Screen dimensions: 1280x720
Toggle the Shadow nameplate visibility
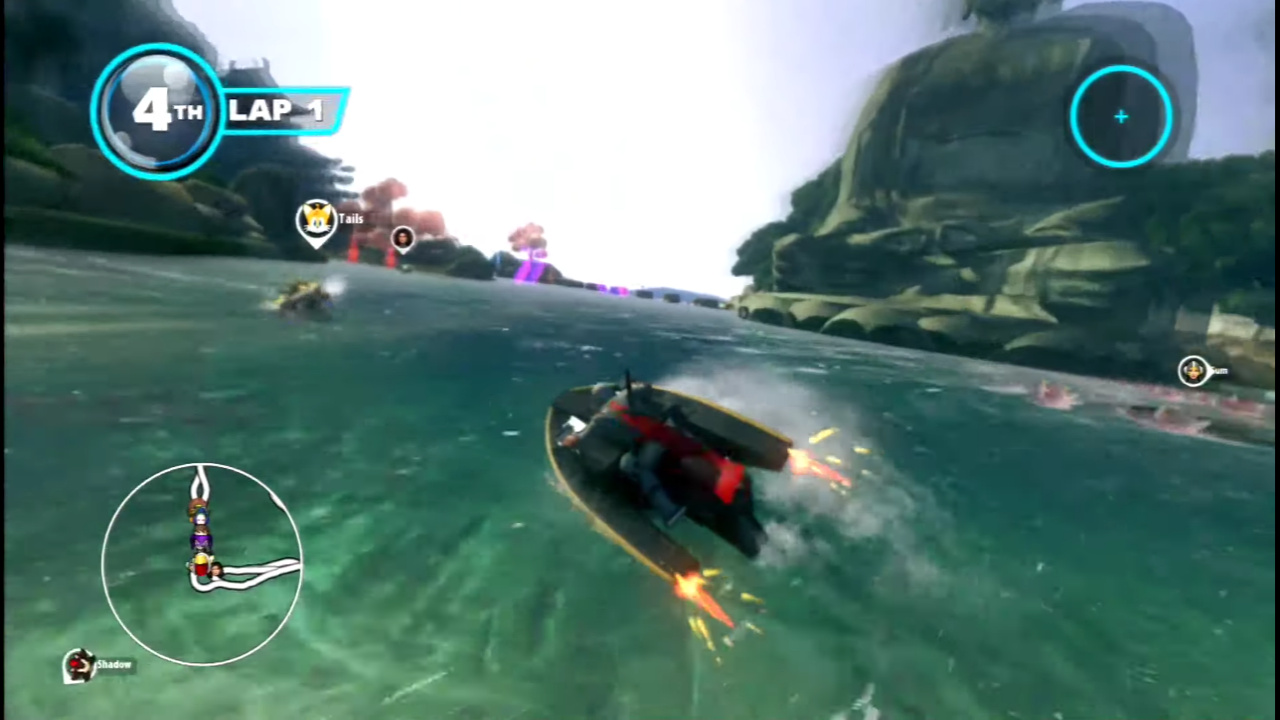[x=114, y=664]
